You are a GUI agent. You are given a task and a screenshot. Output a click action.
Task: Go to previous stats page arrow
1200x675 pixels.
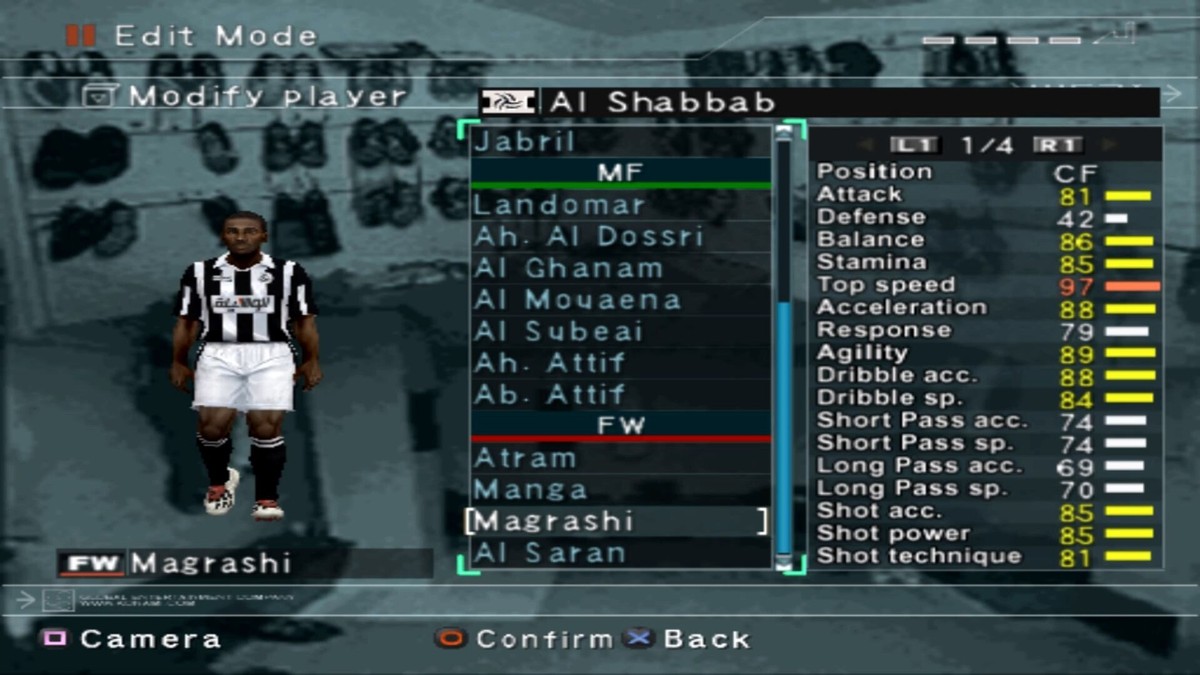(x=866, y=146)
